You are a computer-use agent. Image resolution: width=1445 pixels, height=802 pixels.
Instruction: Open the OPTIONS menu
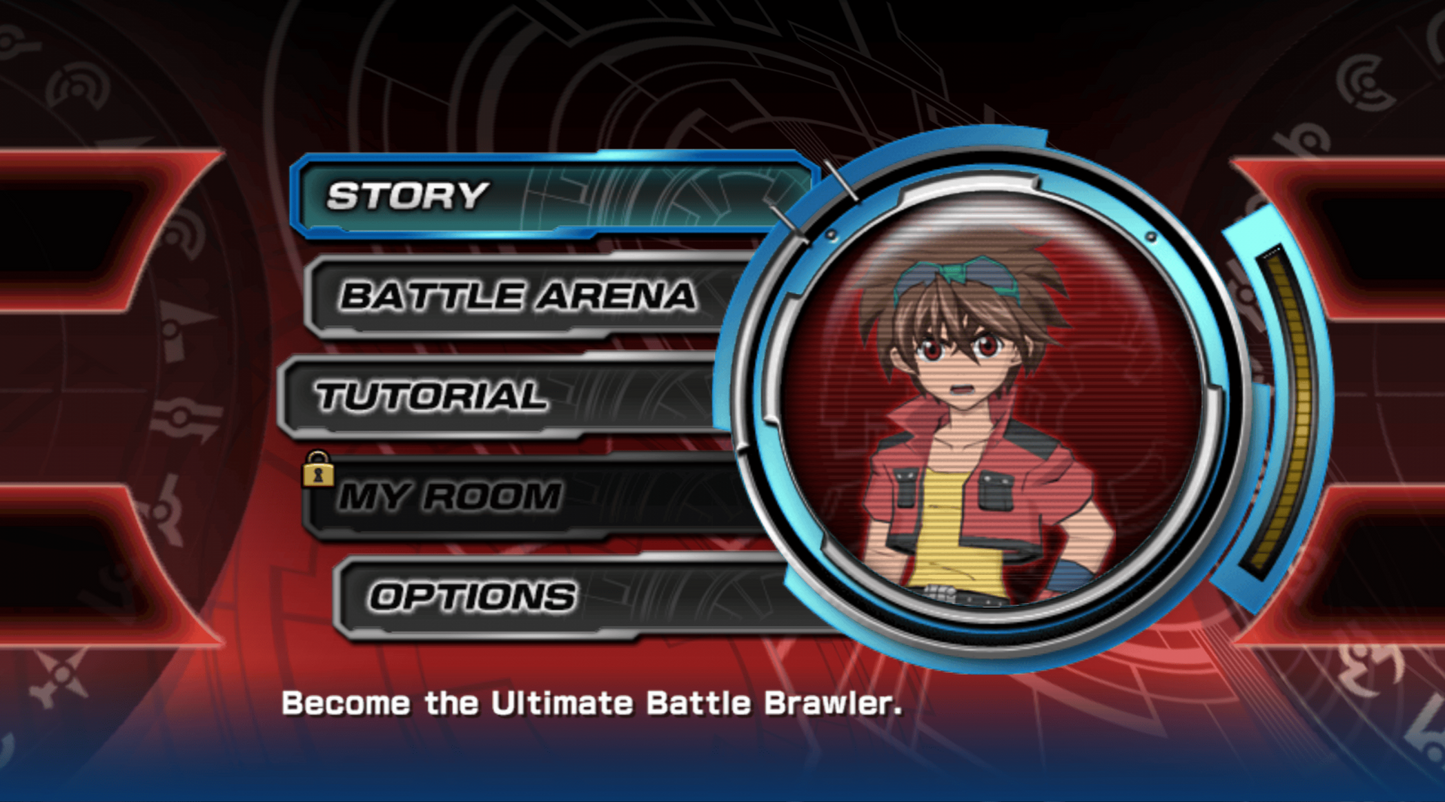coord(470,596)
